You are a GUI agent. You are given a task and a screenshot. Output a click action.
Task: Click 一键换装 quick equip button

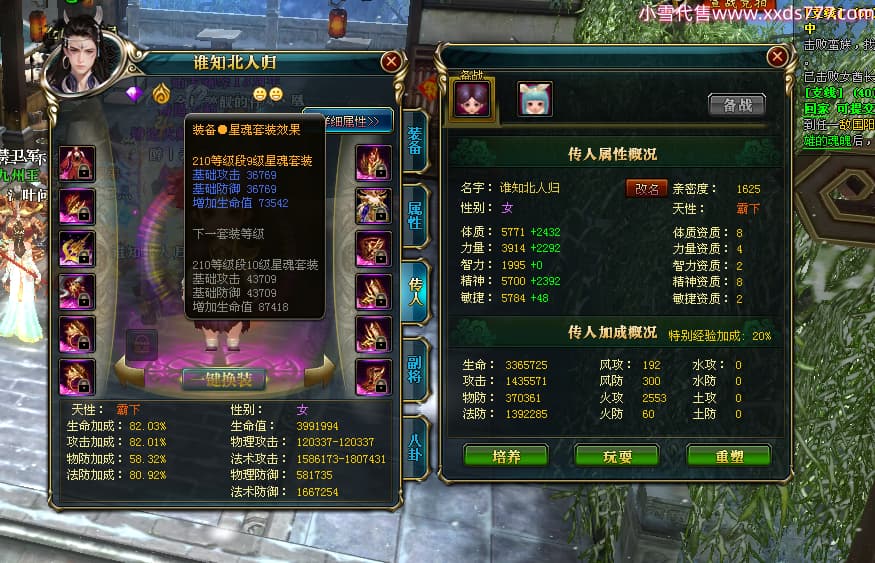click(224, 379)
